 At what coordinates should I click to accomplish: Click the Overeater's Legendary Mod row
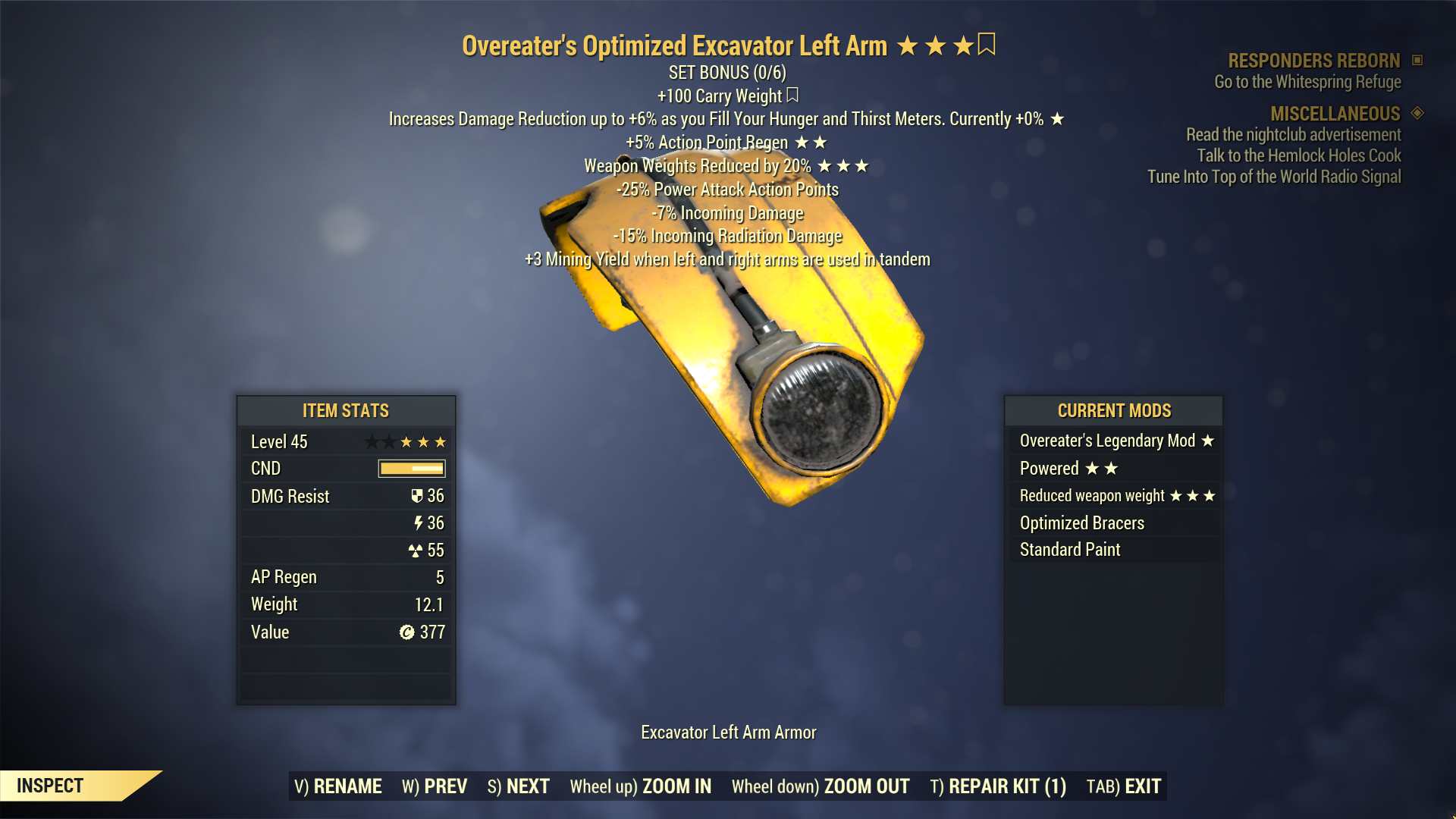pos(1113,441)
